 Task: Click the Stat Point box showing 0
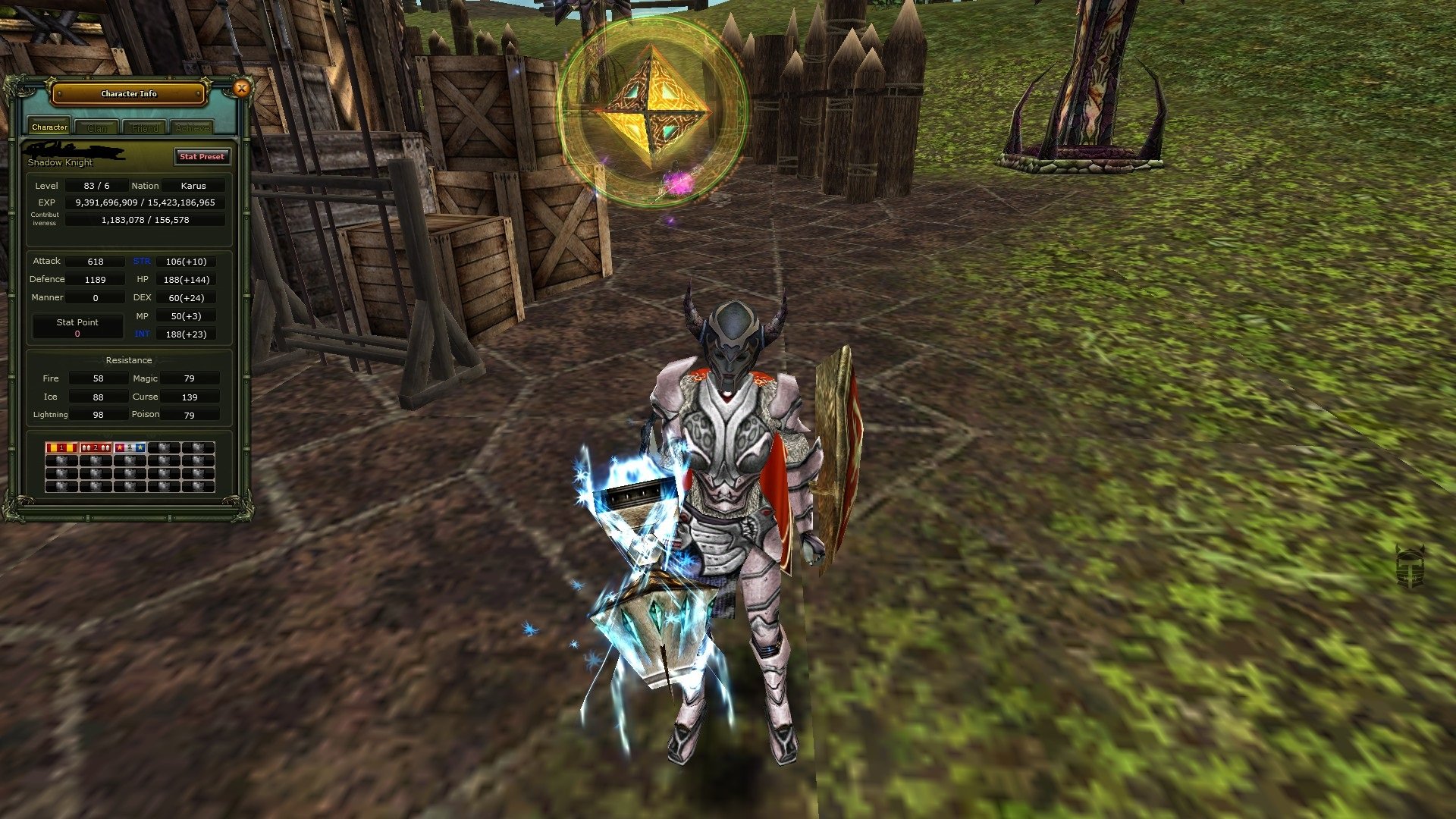(x=77, y=326)
